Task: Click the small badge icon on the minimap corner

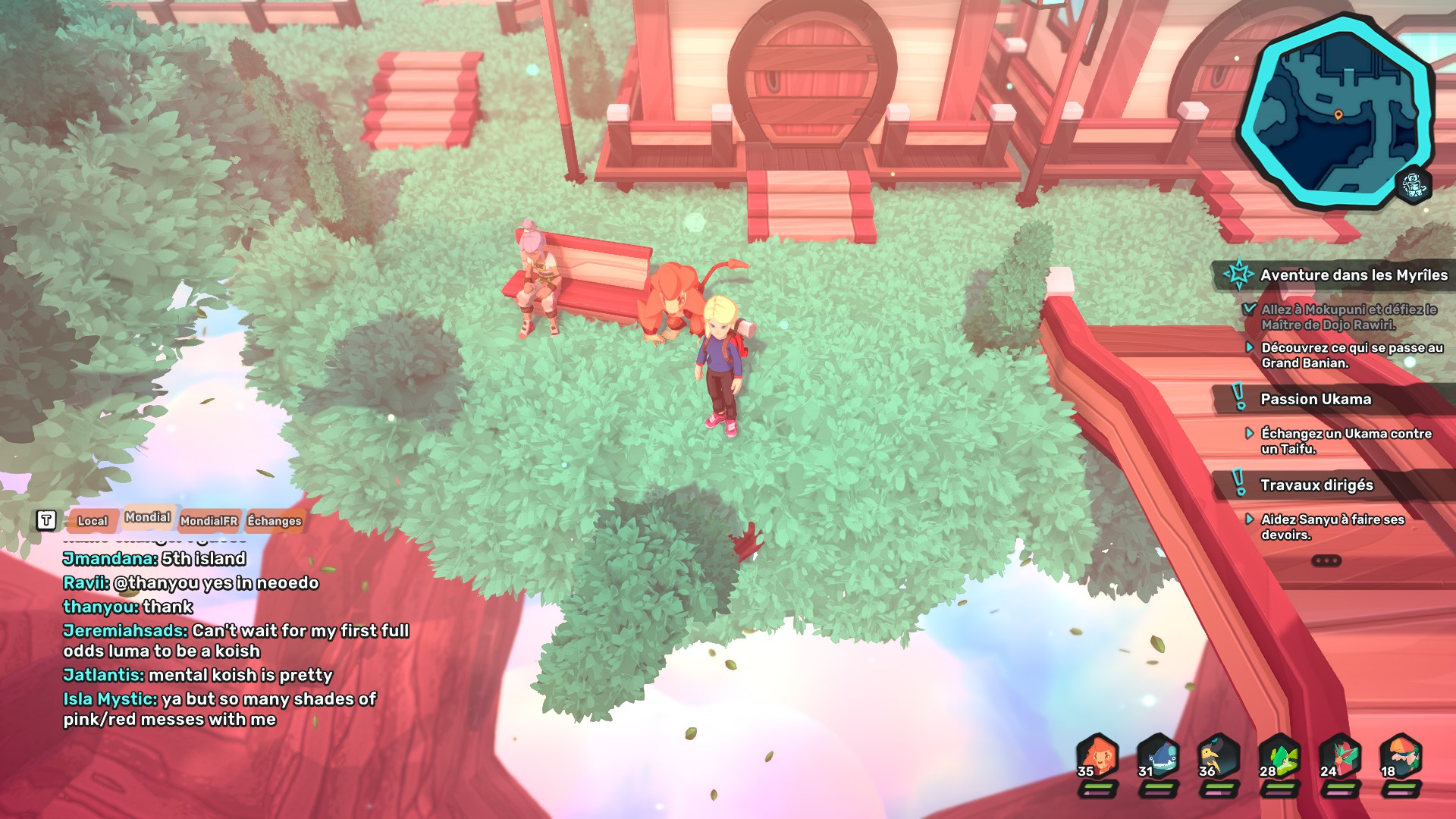Action: [x=1414, y=184]
